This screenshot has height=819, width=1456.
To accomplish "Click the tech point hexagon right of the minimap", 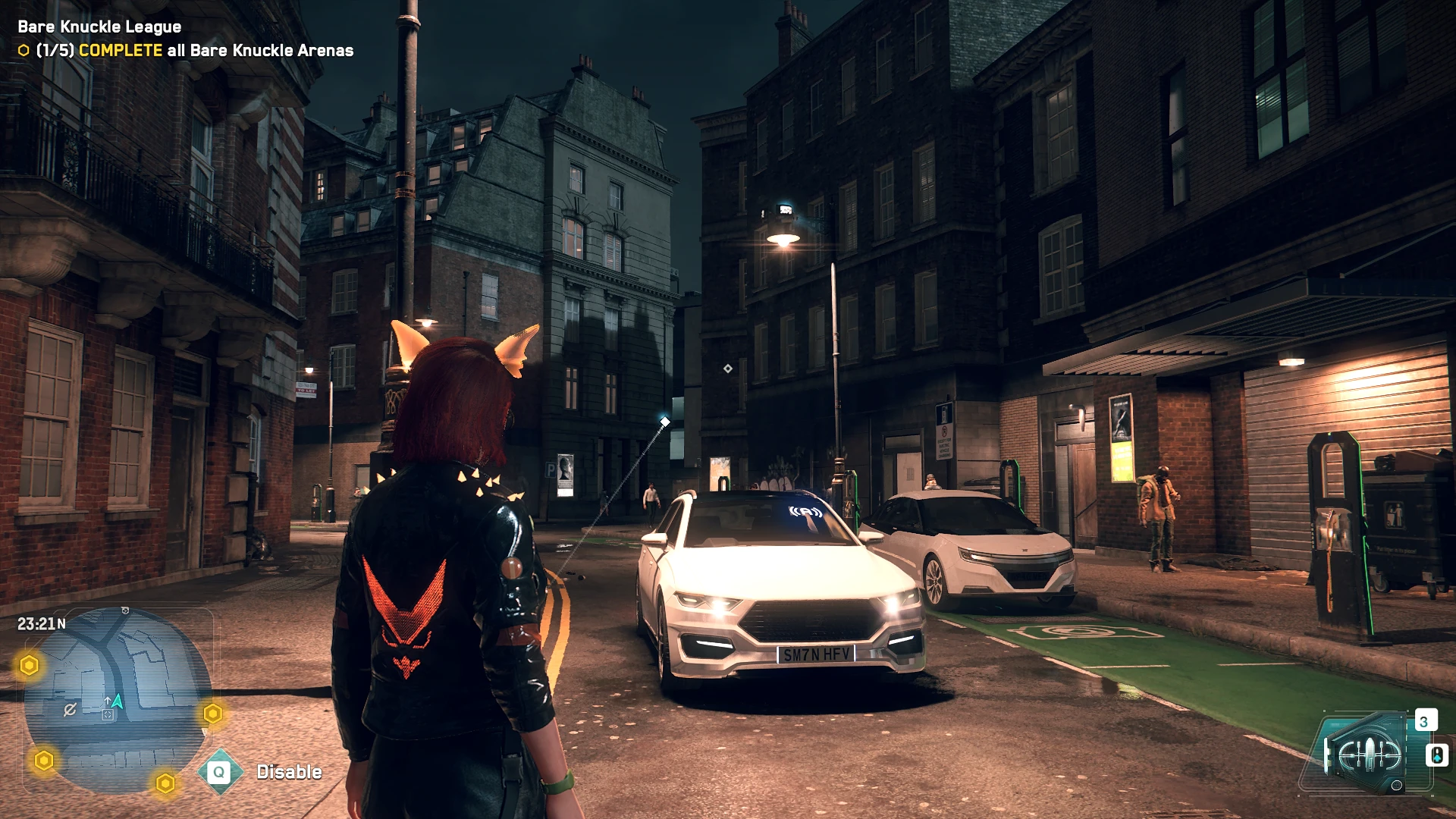I will [213, 714].
